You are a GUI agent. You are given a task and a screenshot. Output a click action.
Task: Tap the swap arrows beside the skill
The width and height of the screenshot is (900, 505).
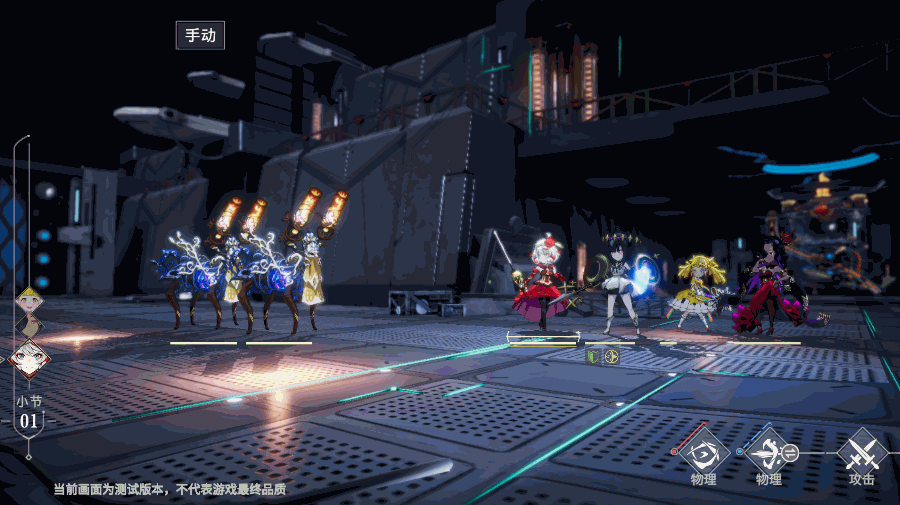pyautogui.click(x=789, y=452)
